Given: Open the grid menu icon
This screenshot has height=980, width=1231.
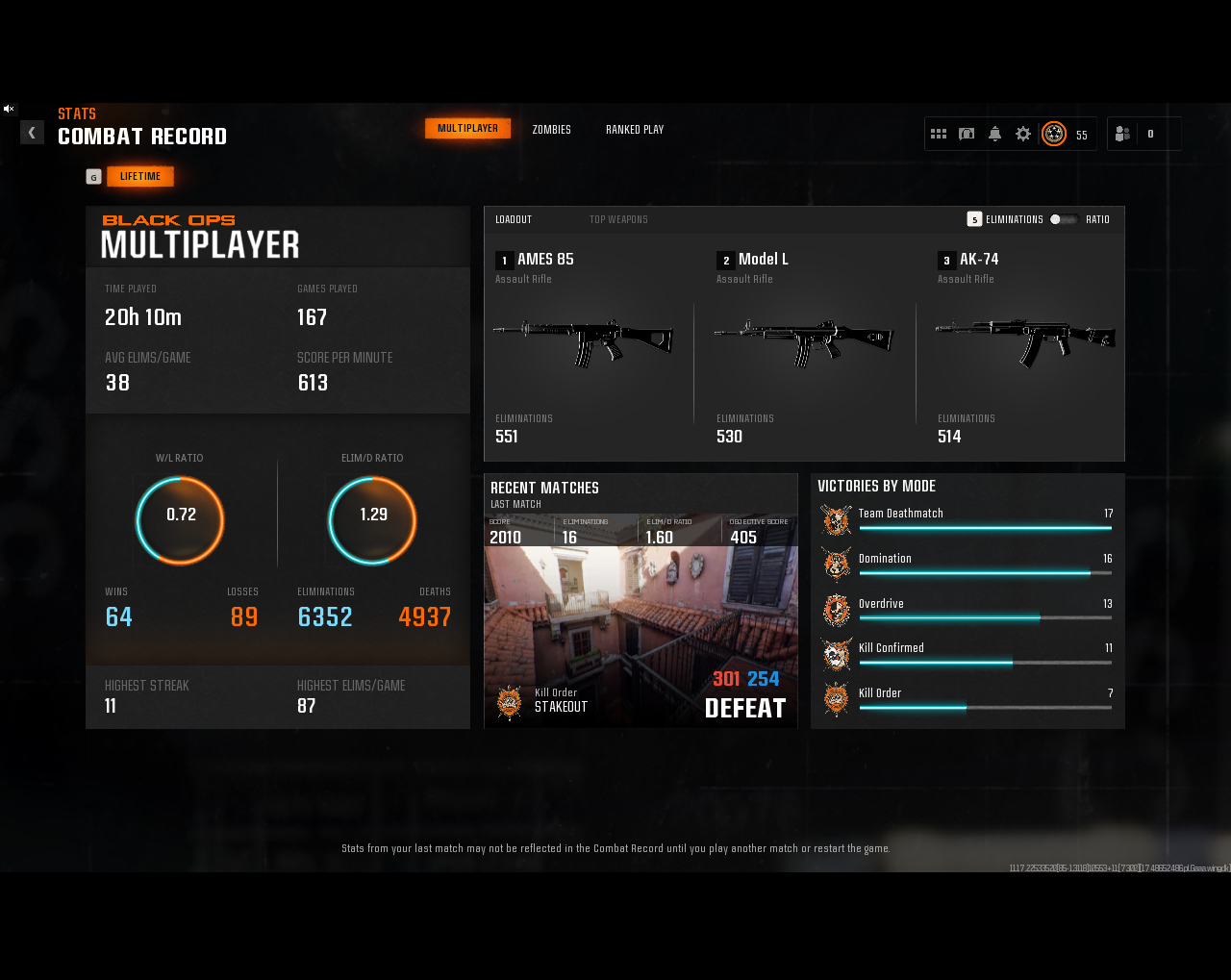Looking at the screenshot, I should (939, 135).
